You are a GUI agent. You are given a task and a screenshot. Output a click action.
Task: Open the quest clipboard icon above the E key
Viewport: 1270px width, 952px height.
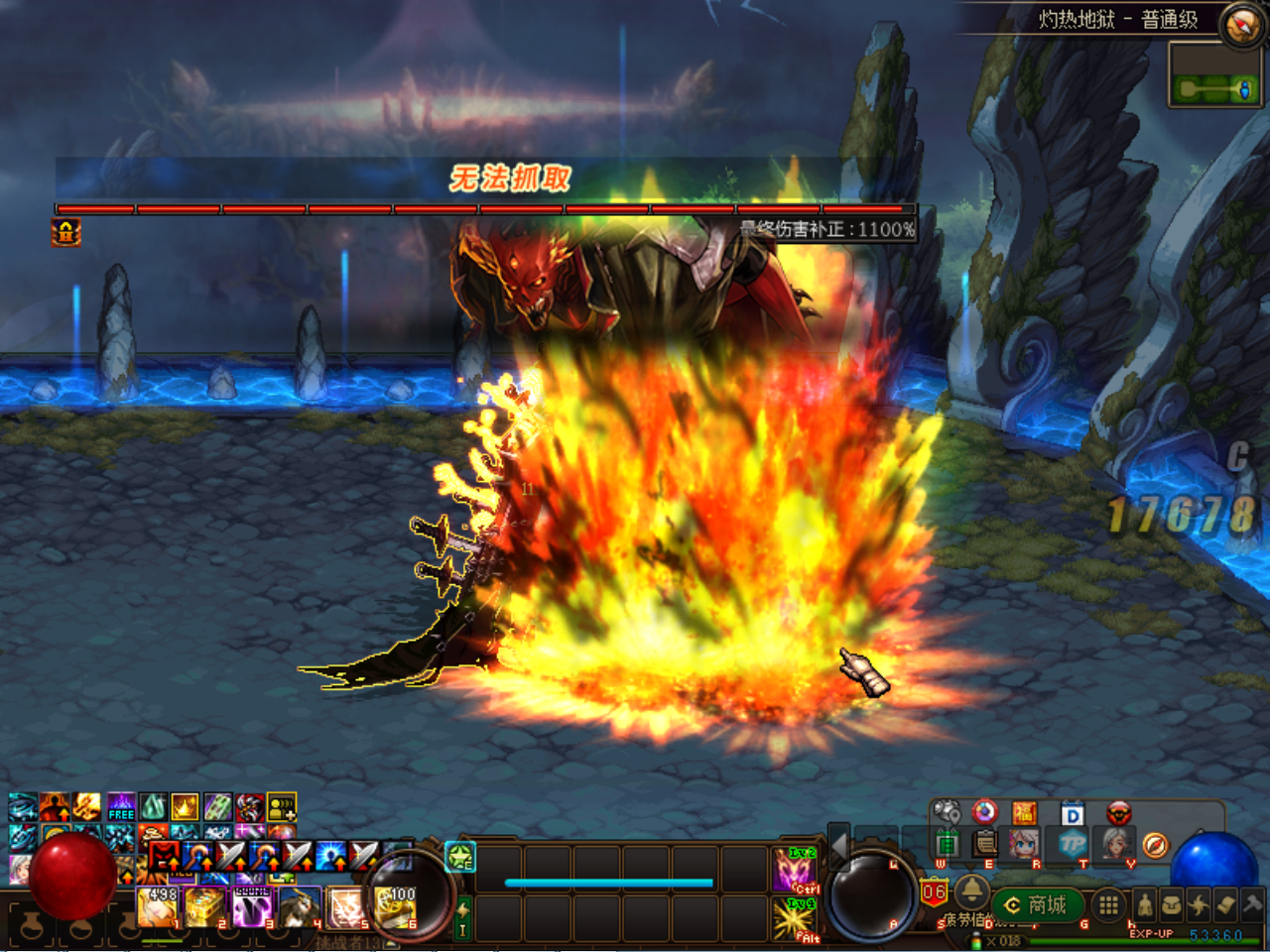tap(985, 844)
